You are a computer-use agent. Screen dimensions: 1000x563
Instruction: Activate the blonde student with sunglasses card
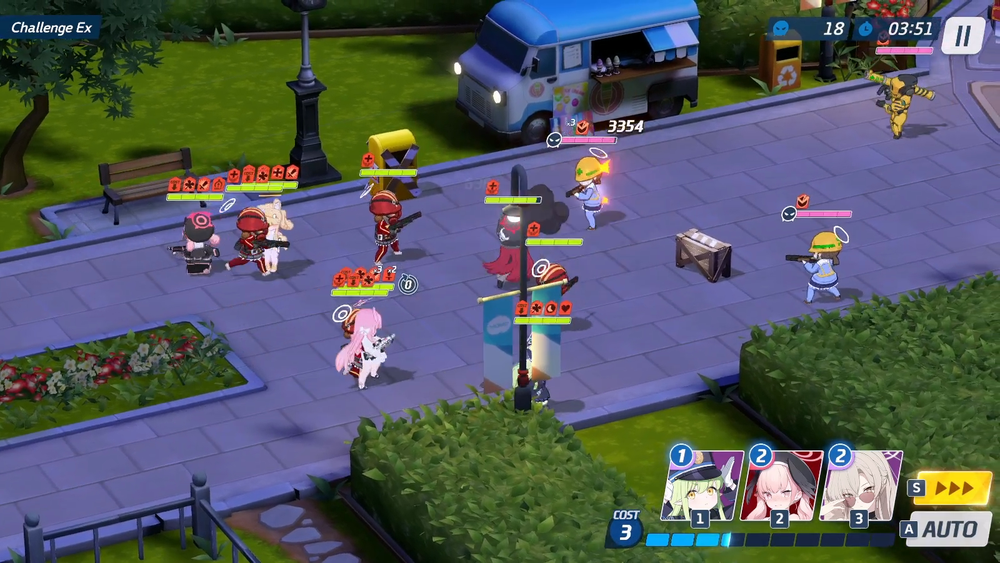click(860, 485)
